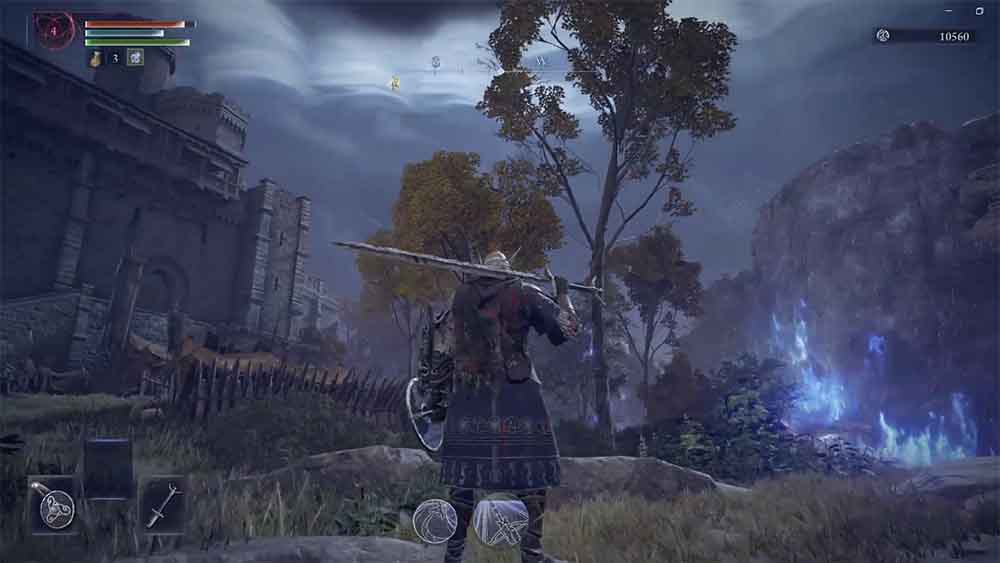Maximize the game window
1000x563 pixels.
click(979, 10)
